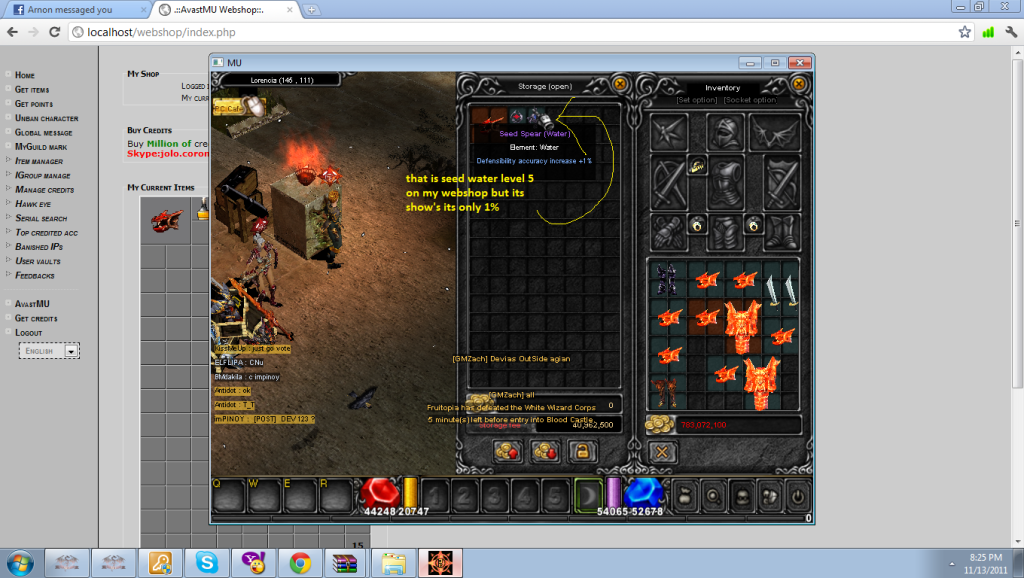Click the power button in the bottom bar

[797, 494]
